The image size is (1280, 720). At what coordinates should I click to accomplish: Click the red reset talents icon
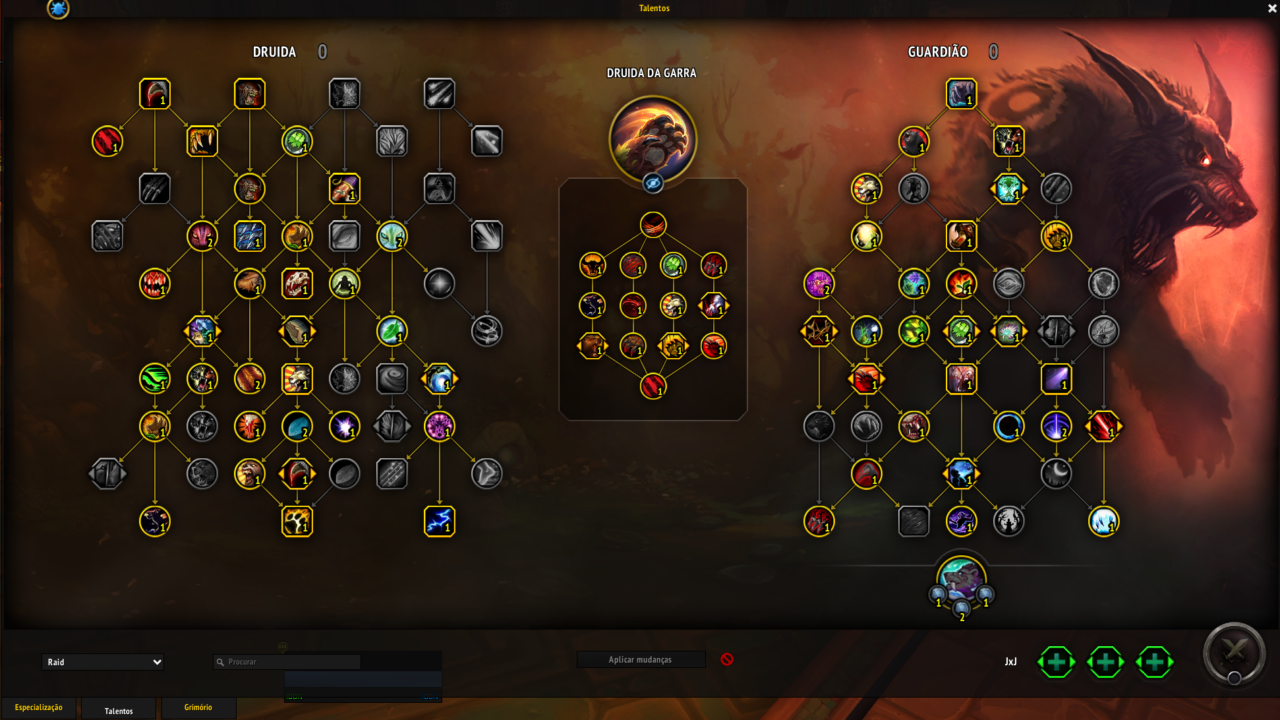(x=727, y=660)
